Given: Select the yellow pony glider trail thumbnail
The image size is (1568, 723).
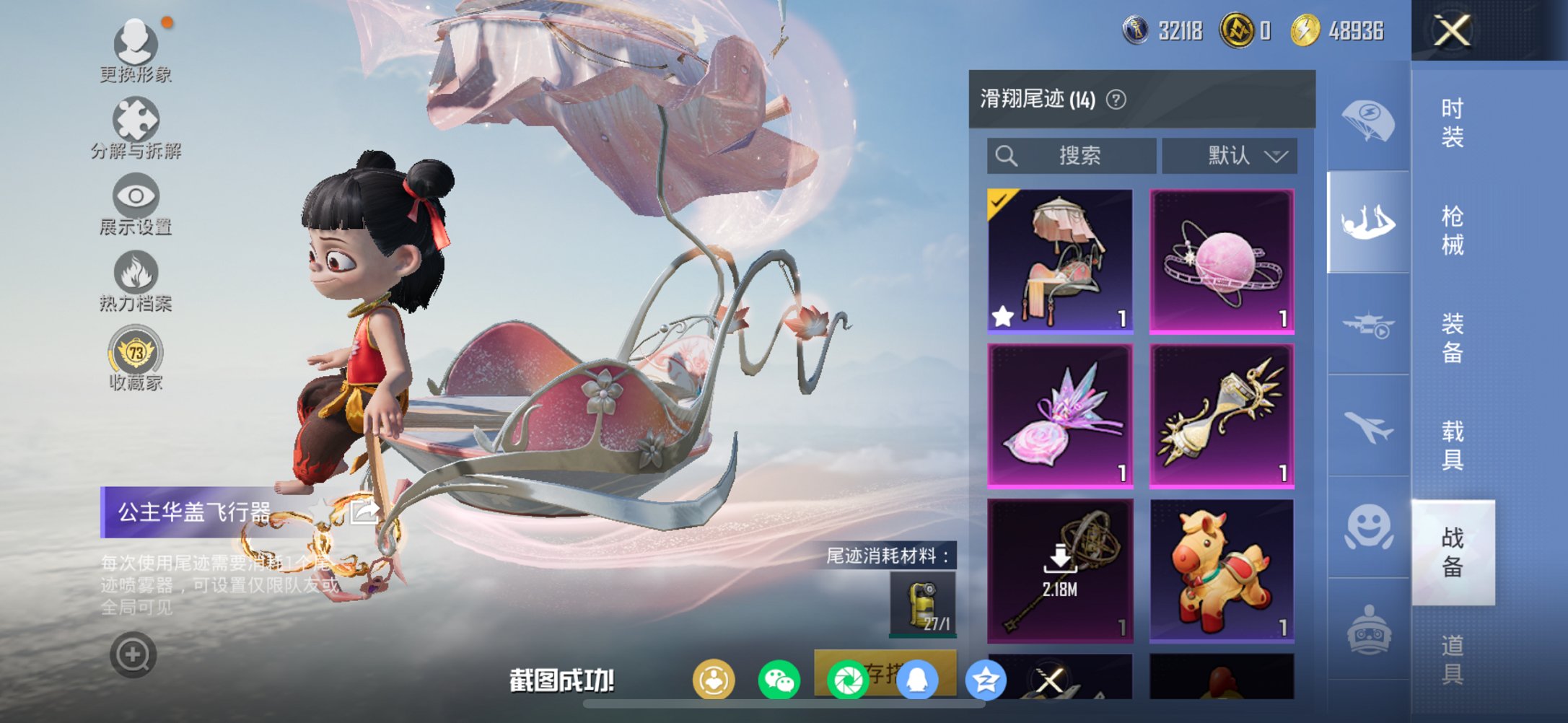Looking at the screenshot, I should (1221, 570).
